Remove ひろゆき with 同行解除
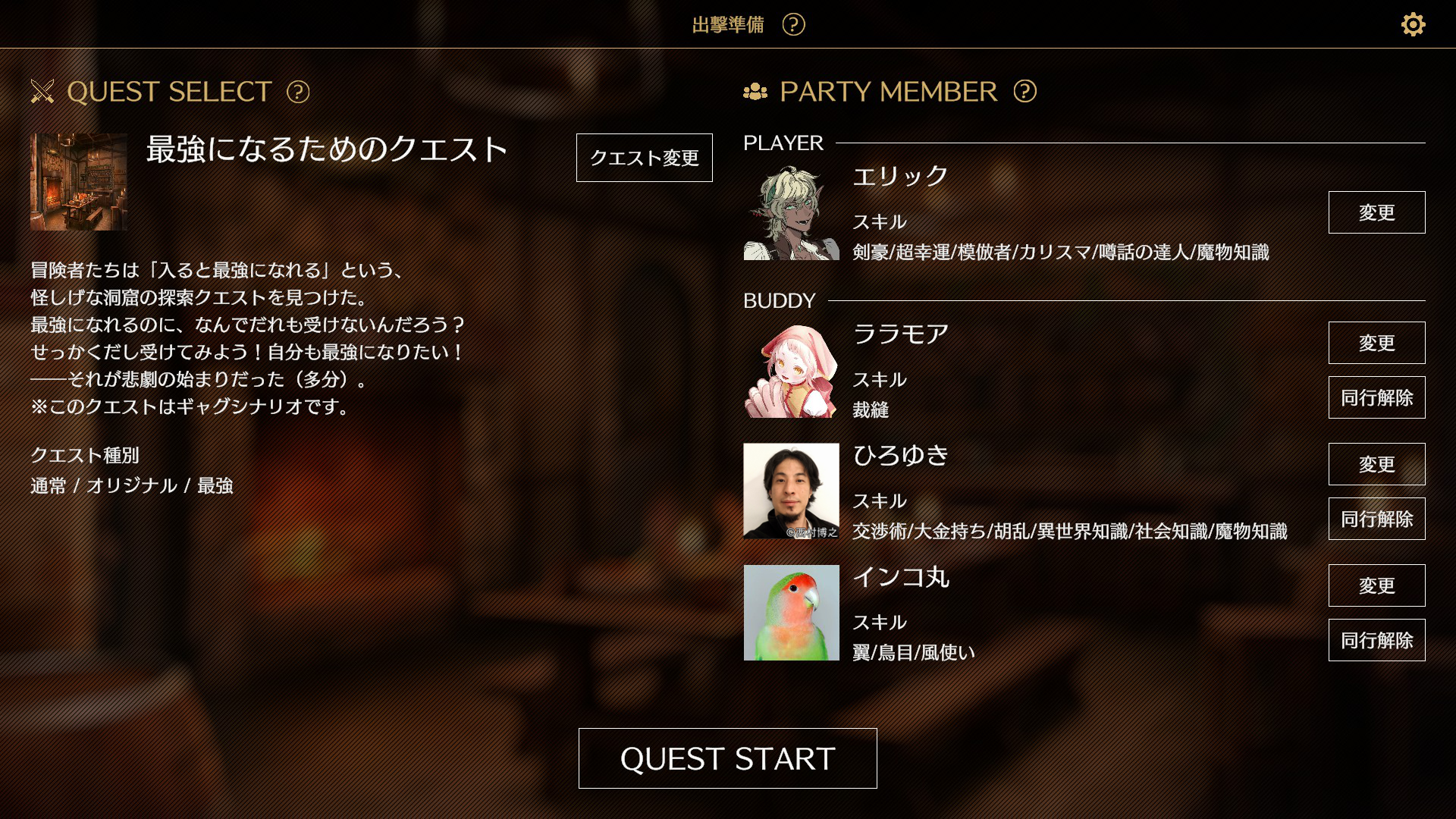The height and width of the screenshot is (819, 1456). coord(1376,519)
